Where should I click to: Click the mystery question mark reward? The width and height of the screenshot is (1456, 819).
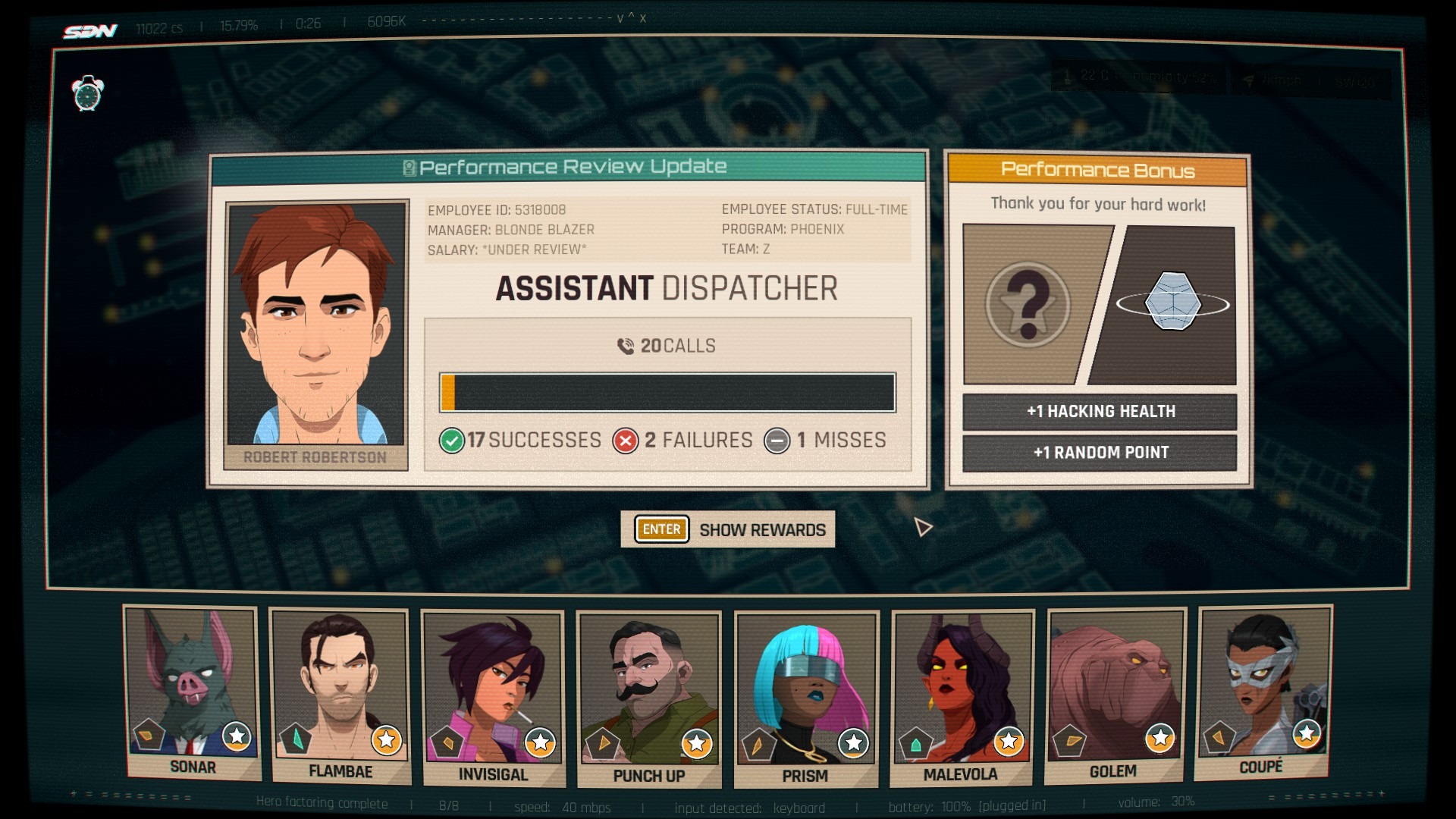pos(1028,305)
